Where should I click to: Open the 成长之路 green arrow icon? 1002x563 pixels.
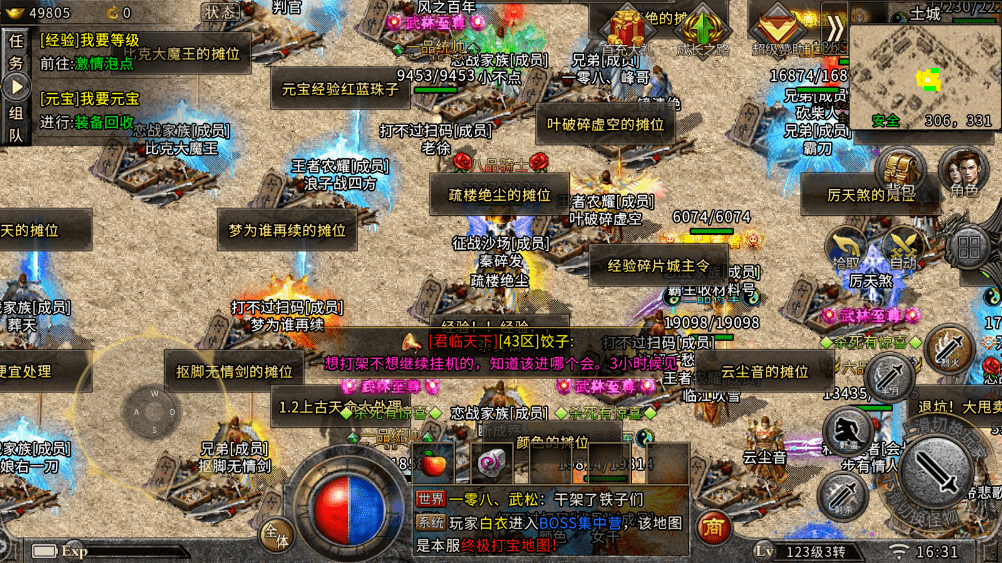(x=703, y=30)
